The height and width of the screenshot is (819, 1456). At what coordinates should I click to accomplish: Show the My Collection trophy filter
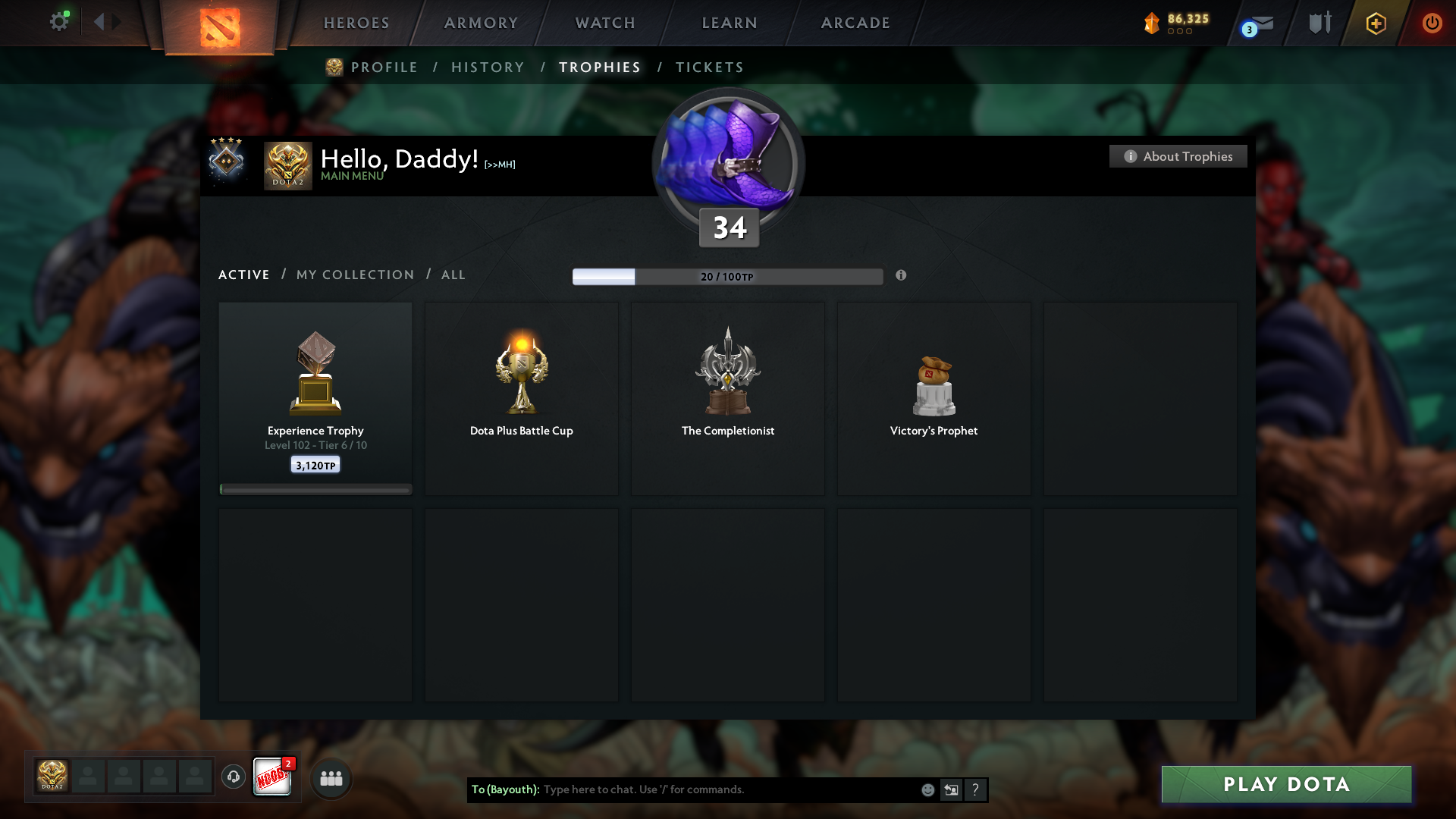[355, 275]
